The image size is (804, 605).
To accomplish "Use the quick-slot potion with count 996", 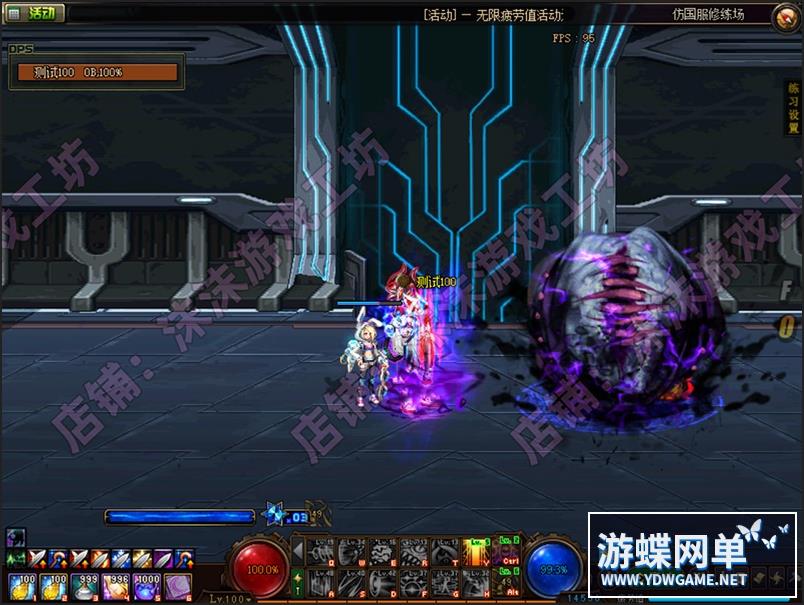I will pos(115,587).
